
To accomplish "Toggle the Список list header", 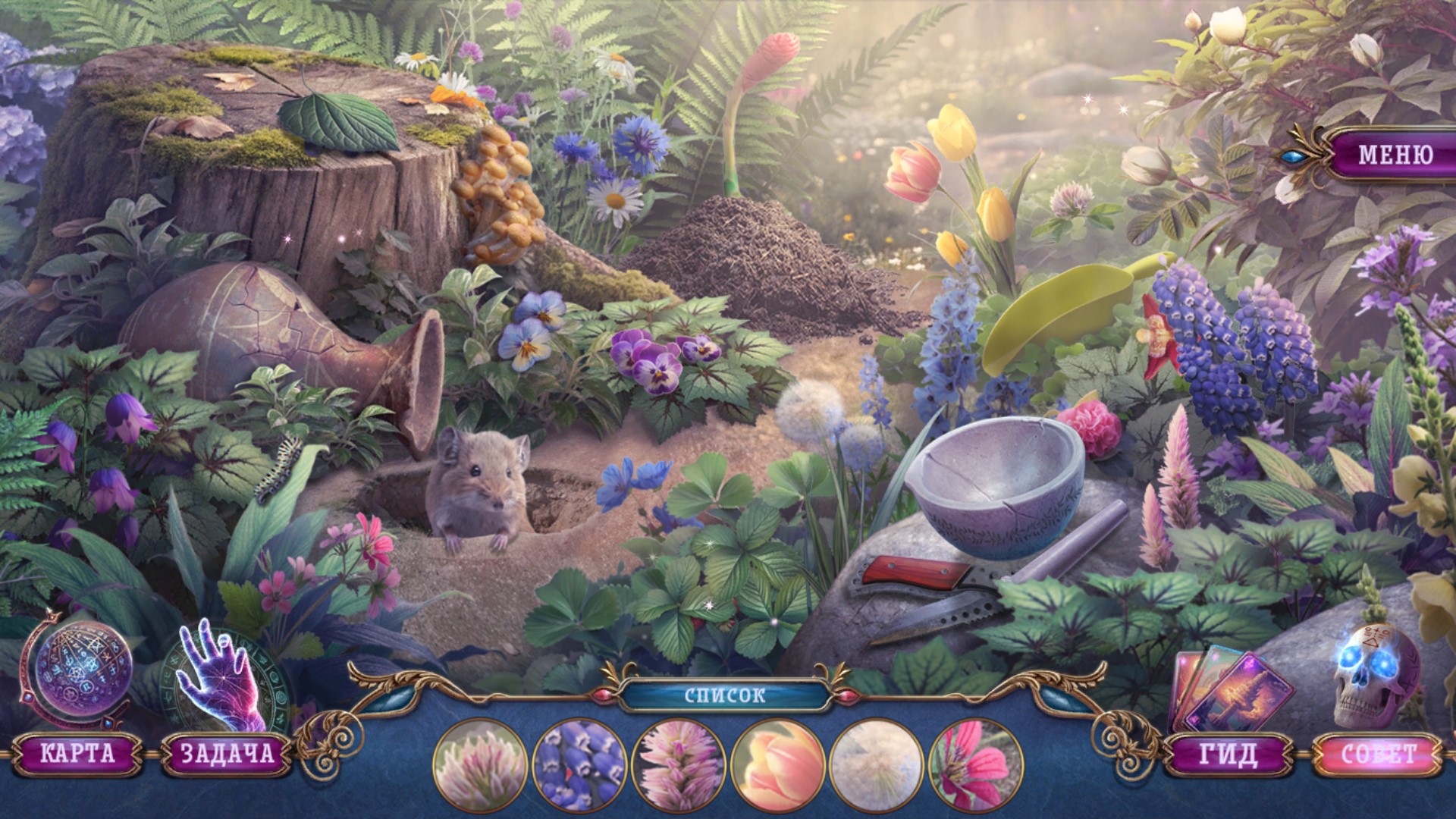I will [725, 696].
